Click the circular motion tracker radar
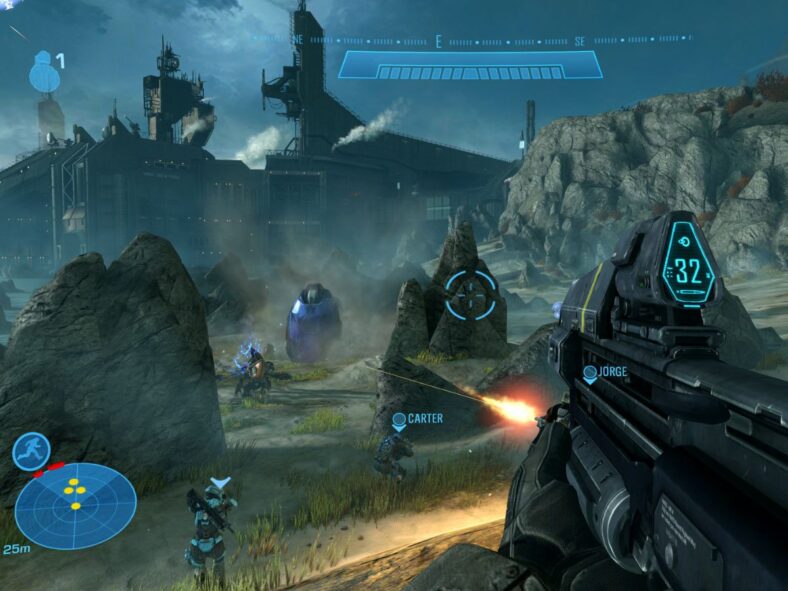The width and height of the screenshot is (788, 591). point(75,505)
